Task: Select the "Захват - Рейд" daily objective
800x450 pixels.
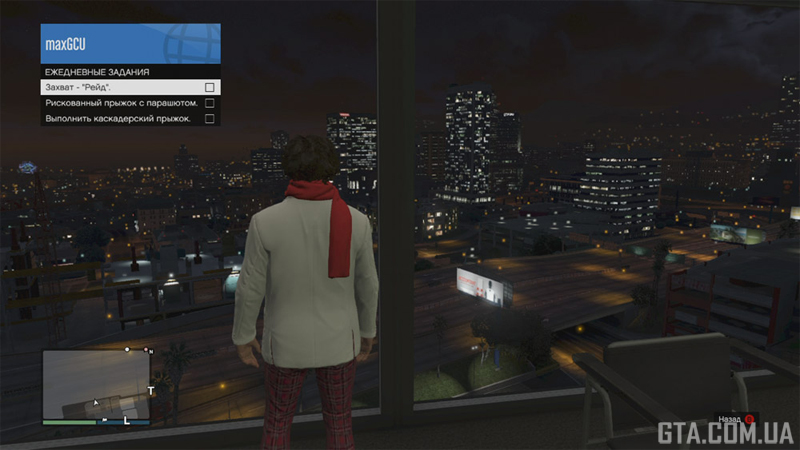Action: point(130,87)
